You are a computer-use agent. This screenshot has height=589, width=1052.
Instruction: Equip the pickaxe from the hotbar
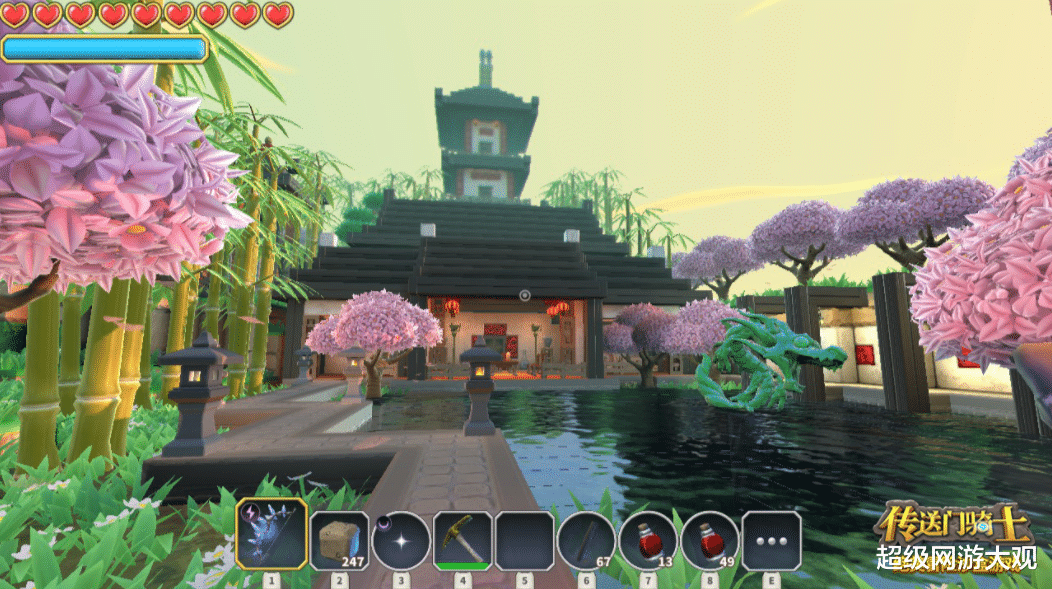coord(462,541)
